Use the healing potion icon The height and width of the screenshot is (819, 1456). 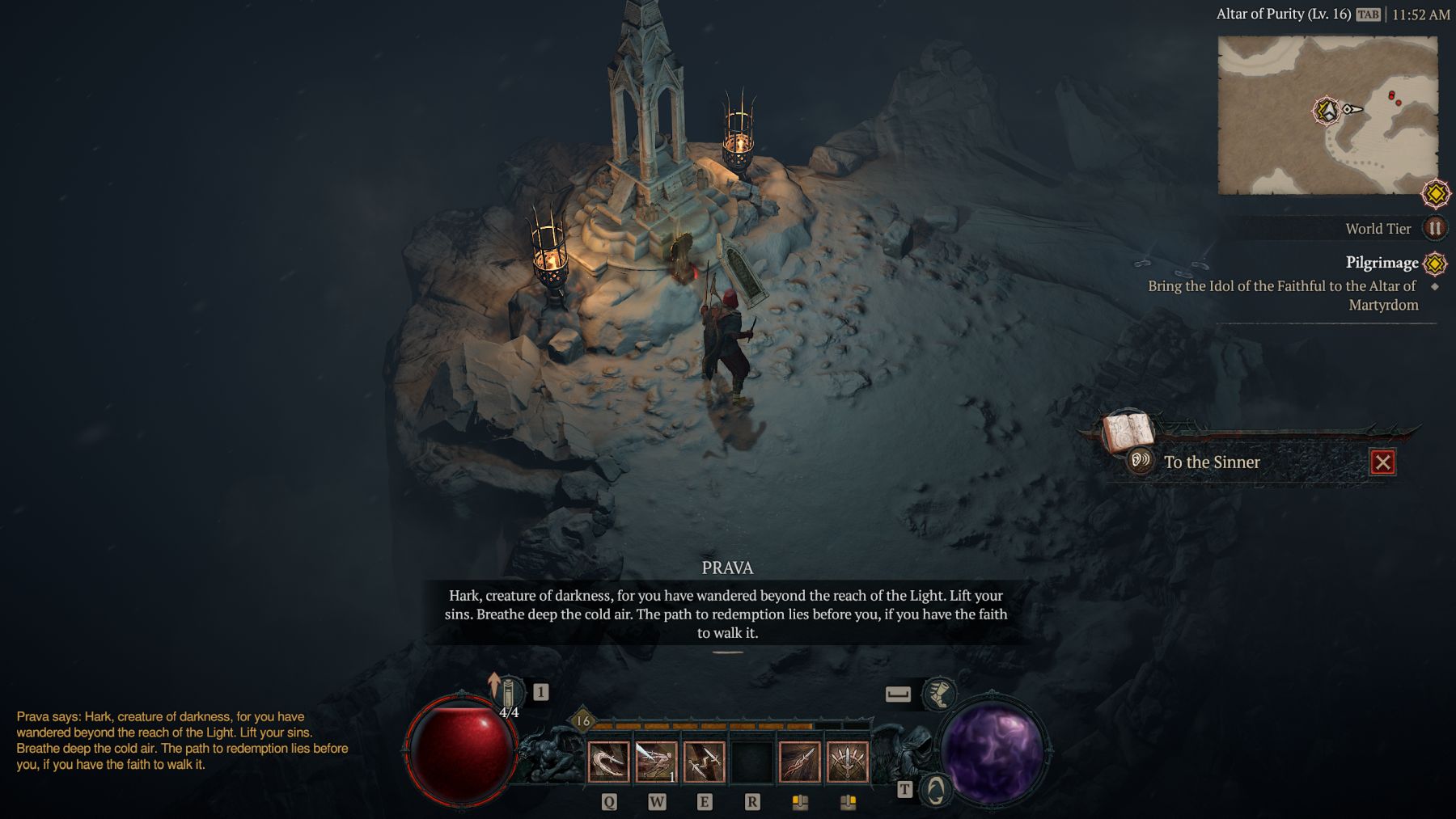[x=508, y=695]
